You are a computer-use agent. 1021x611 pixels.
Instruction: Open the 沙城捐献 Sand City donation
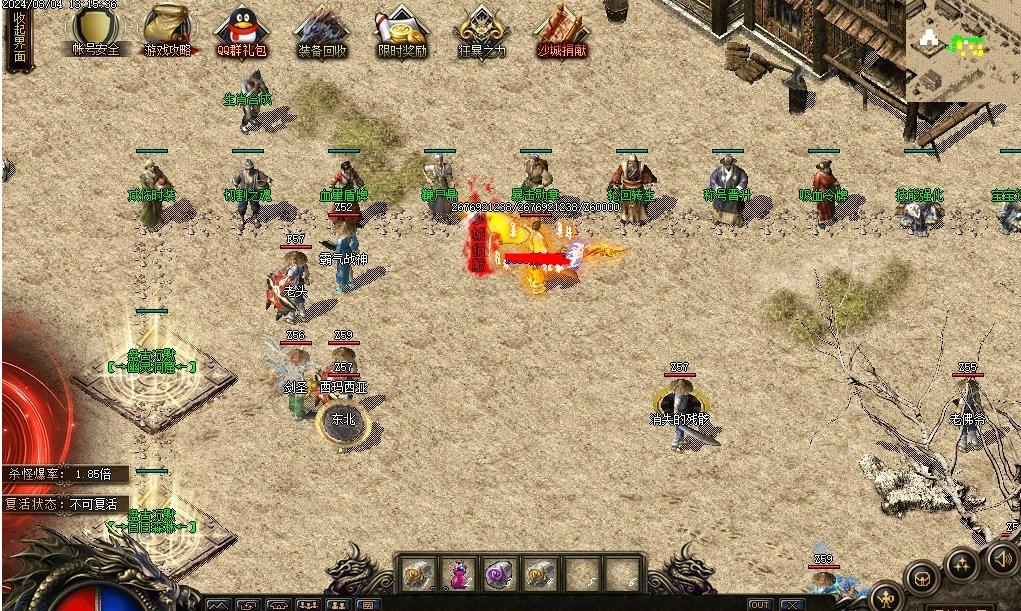[562, 31]
